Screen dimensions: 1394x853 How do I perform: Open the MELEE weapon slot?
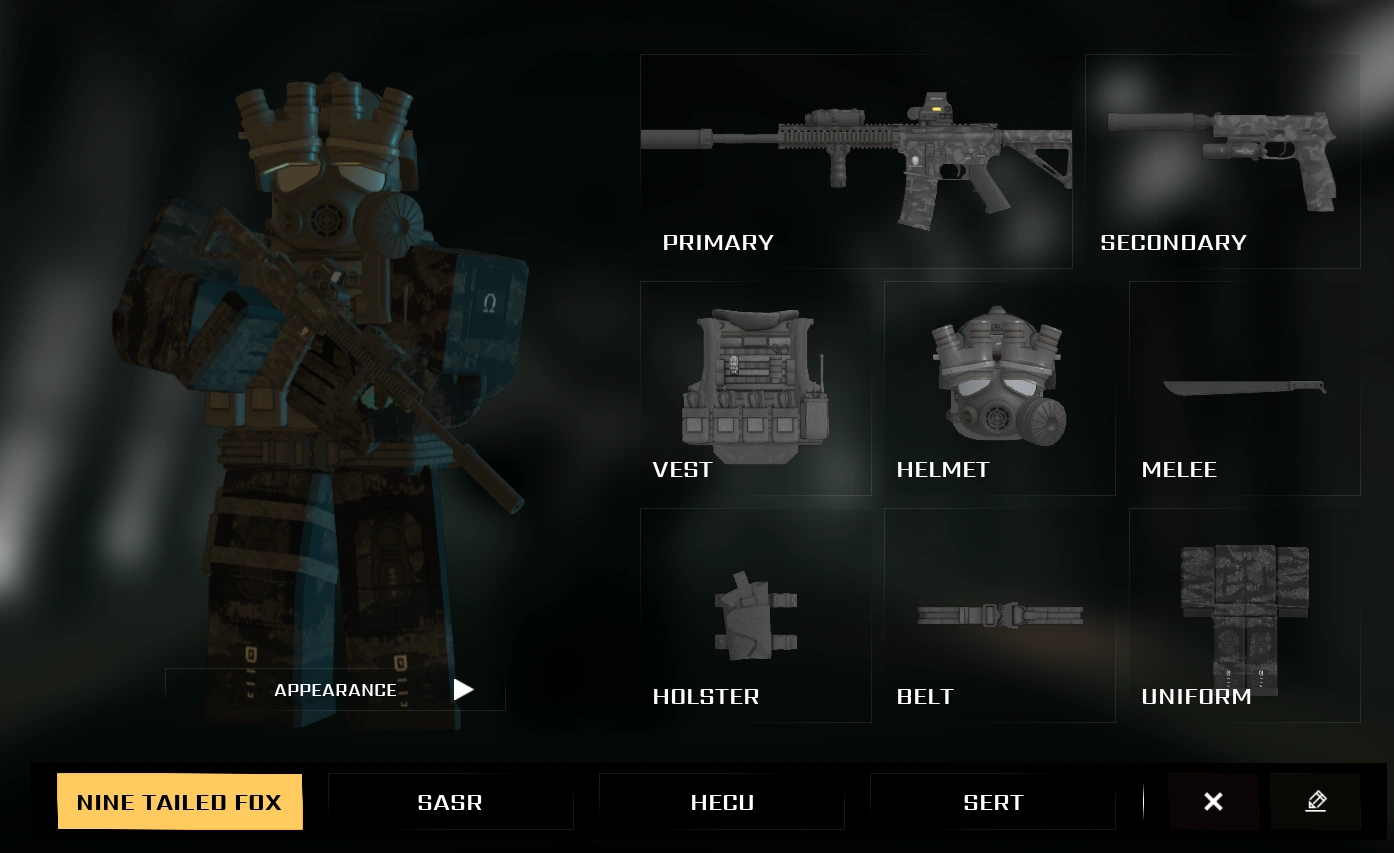coord(1244,388)
